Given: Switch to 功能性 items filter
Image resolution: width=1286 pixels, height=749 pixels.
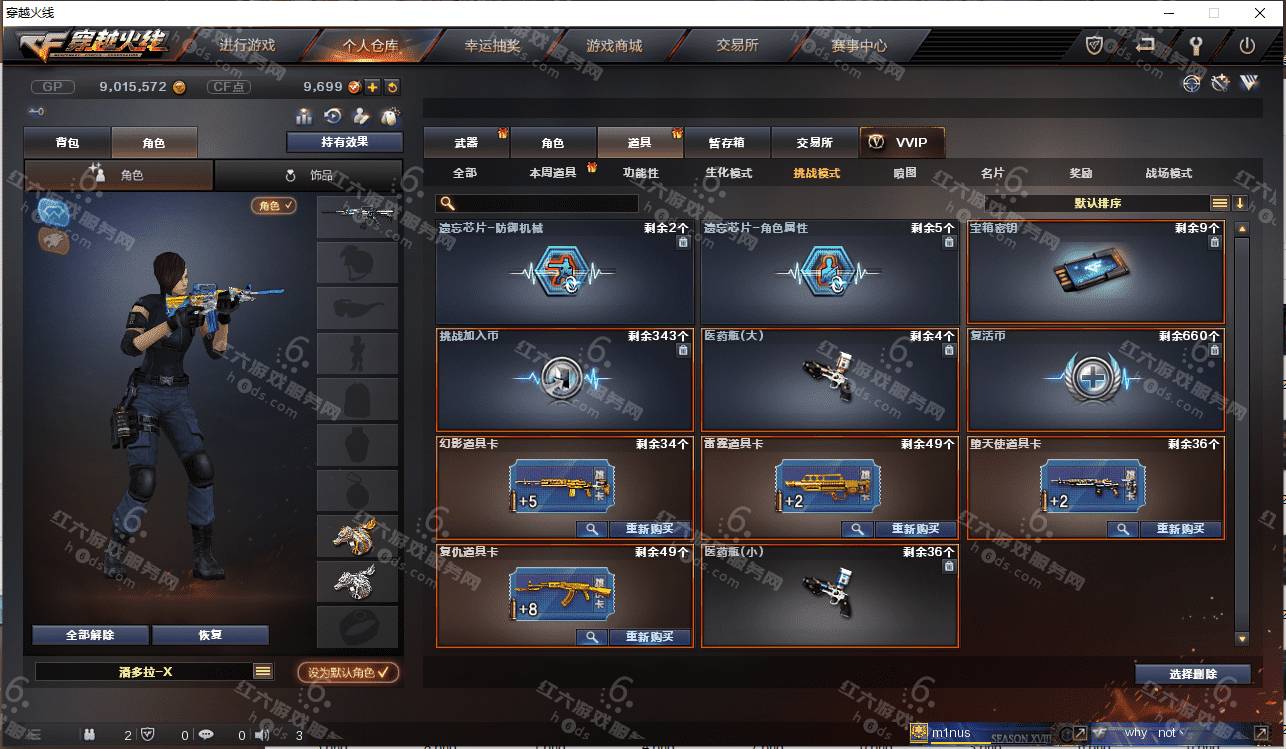Looking at the screenshot, I should pos(641,173).
